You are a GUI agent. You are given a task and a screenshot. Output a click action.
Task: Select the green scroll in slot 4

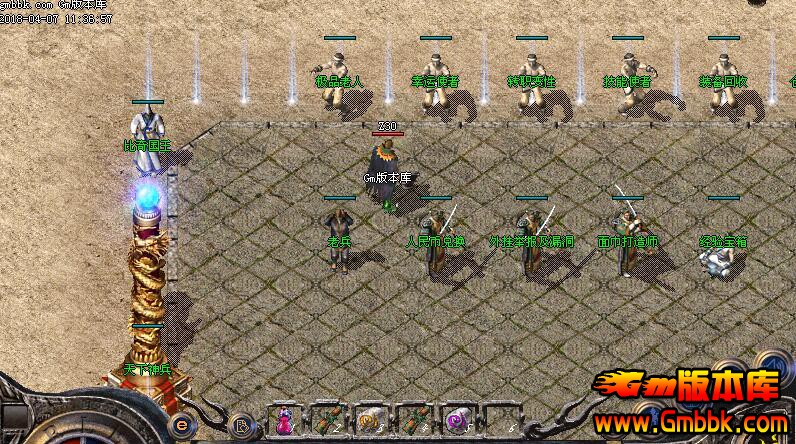tap(414, 420)
